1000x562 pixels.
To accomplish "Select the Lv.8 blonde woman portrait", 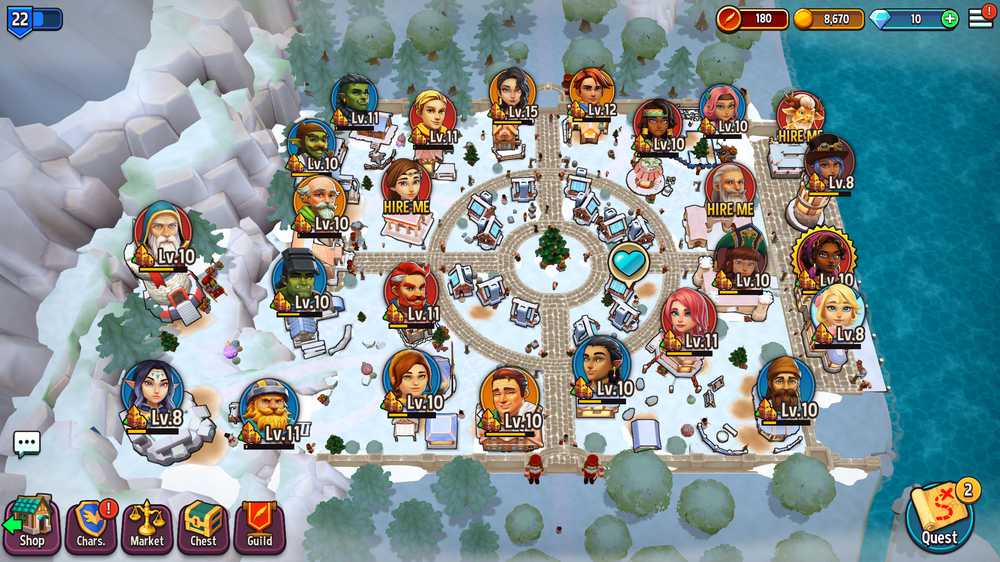I will click(x=837, y=310).
